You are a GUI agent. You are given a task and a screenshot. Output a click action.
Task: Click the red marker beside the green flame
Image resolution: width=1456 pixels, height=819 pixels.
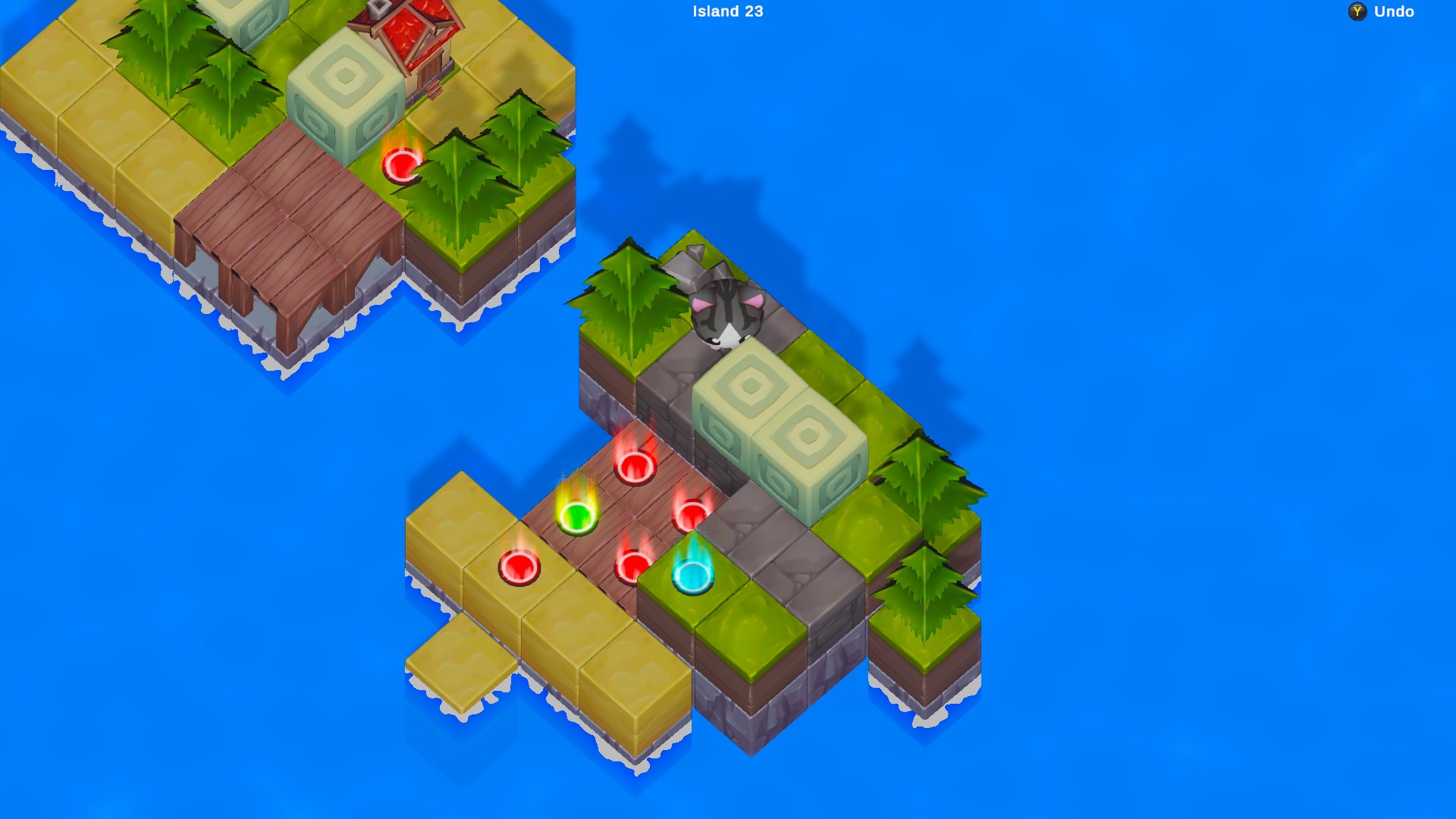point(633,561)
